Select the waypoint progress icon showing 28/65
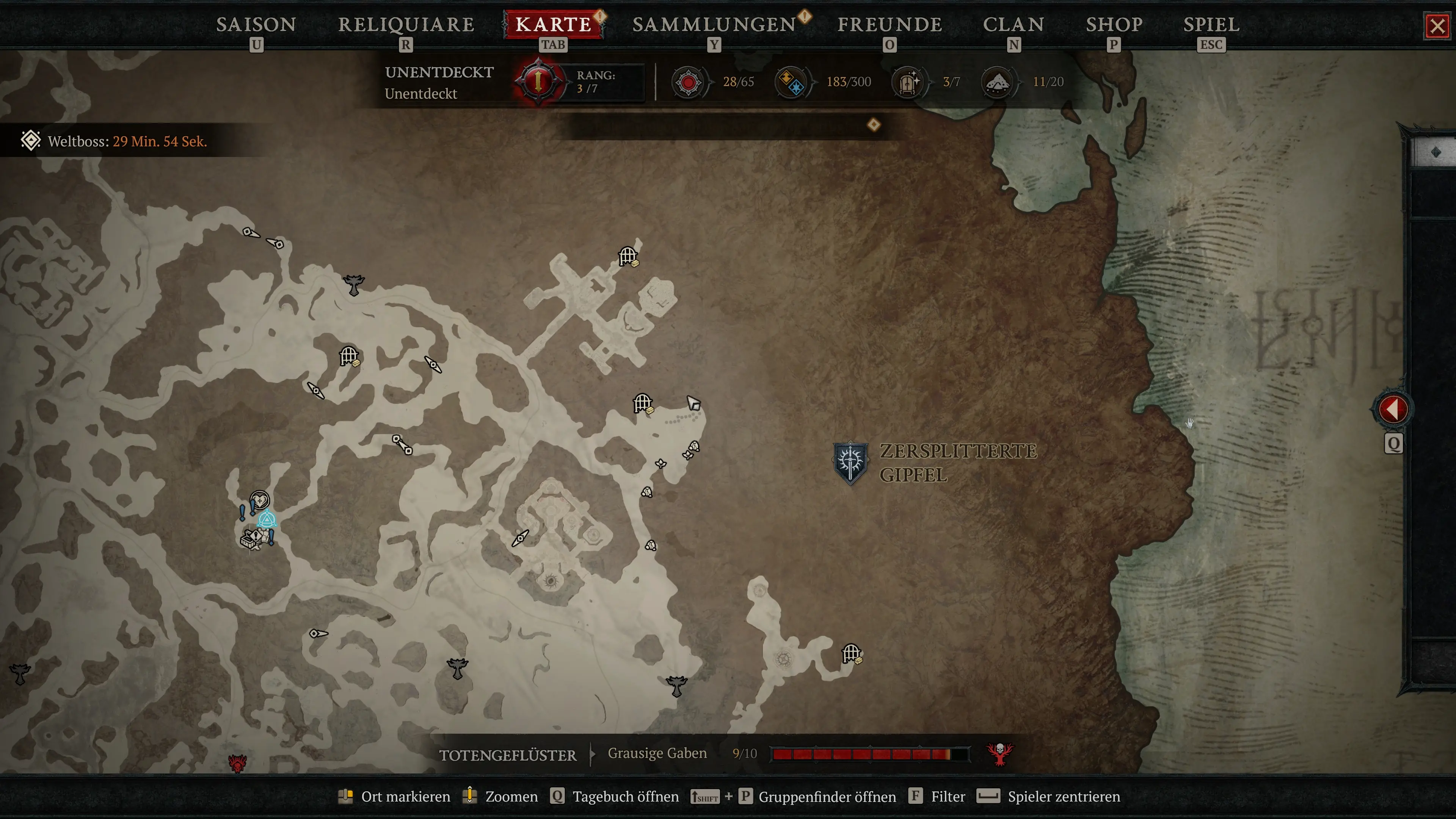The height and width of the screenshot is (819, 1456). pos(689,83)
